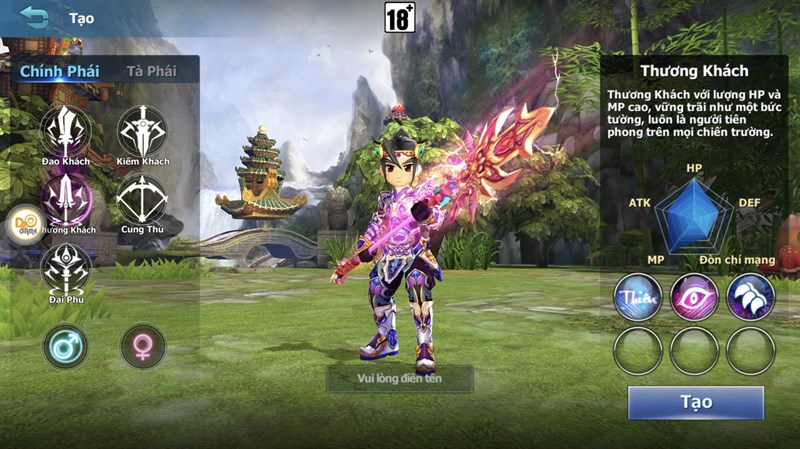Select the Đao Khách class

coord(66,130)
